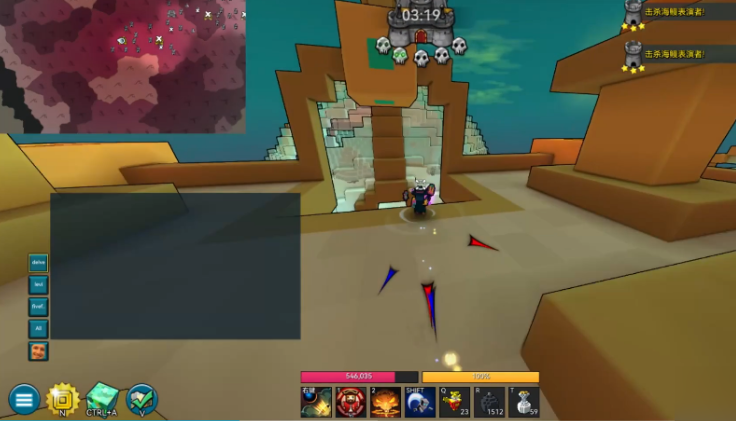Screen dimensions: 736x421
Task: Select the dark bomb slot showing 1512
Action: 489,402
